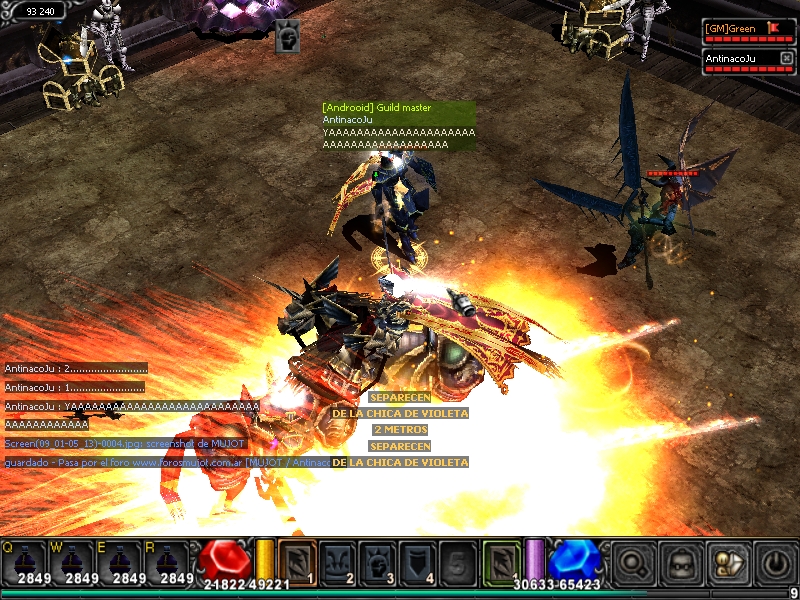Click the fist buff status icon
This screenshot has height=600, width=800.
pyautogui.click(x=287, y=35)
